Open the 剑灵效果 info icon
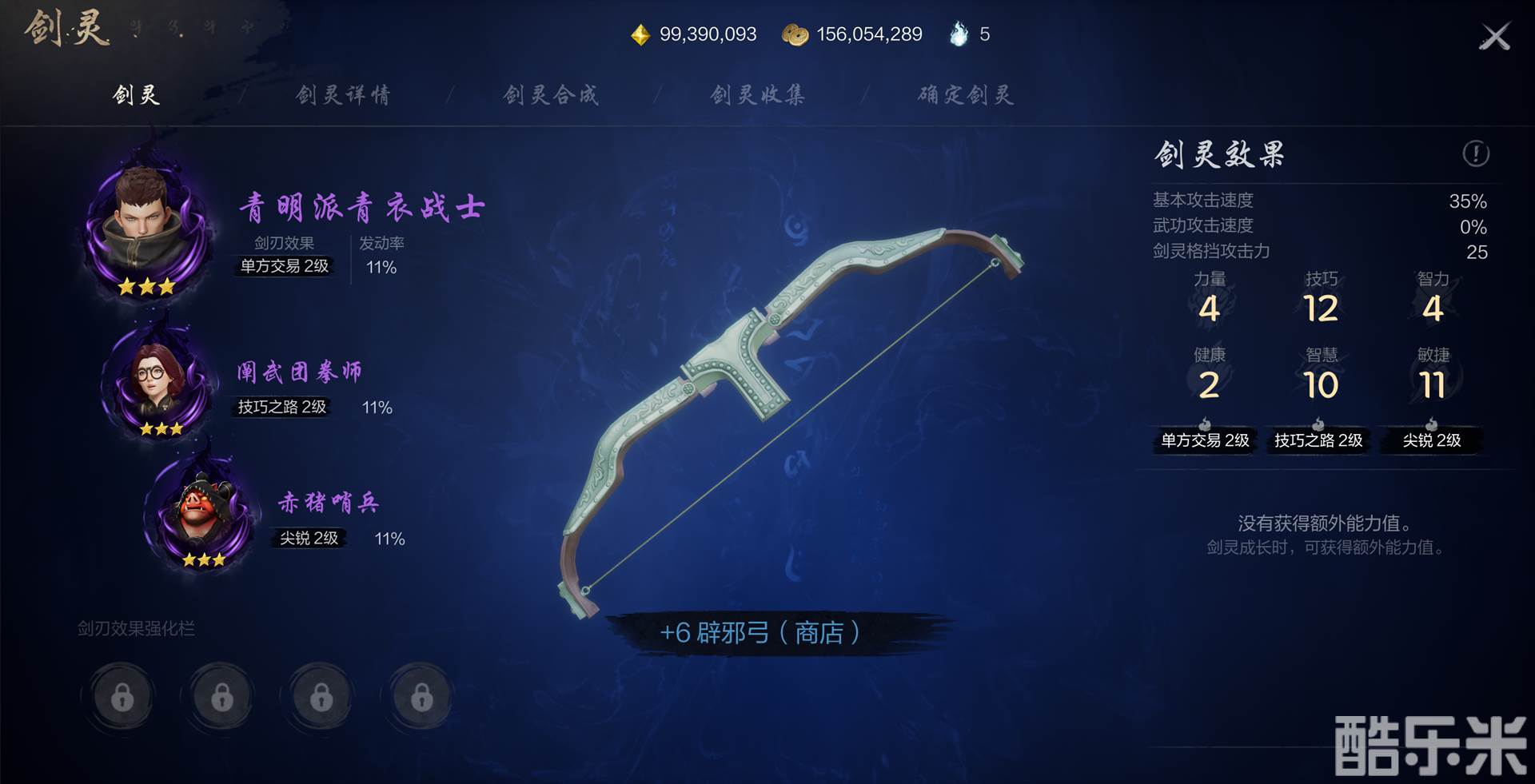 (x=1475, y=153)
